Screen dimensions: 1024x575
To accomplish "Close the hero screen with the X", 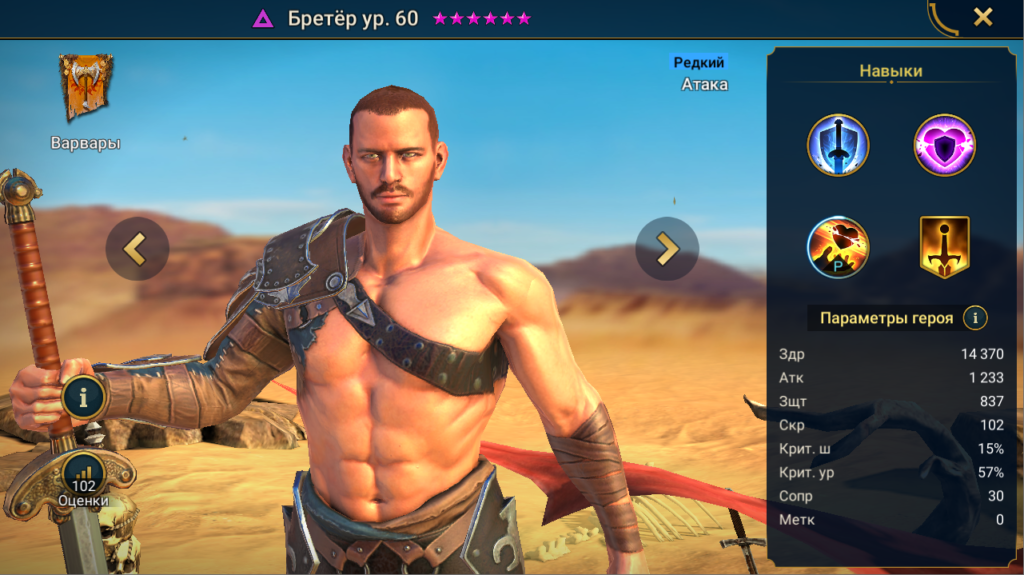I will click(x=983, y=17).
